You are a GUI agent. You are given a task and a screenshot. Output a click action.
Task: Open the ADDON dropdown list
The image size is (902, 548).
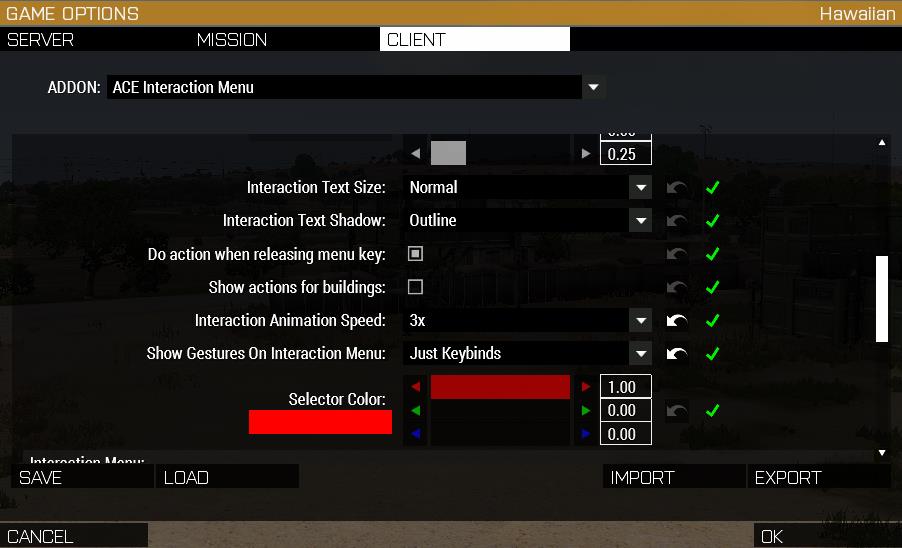tap(593, 87)
